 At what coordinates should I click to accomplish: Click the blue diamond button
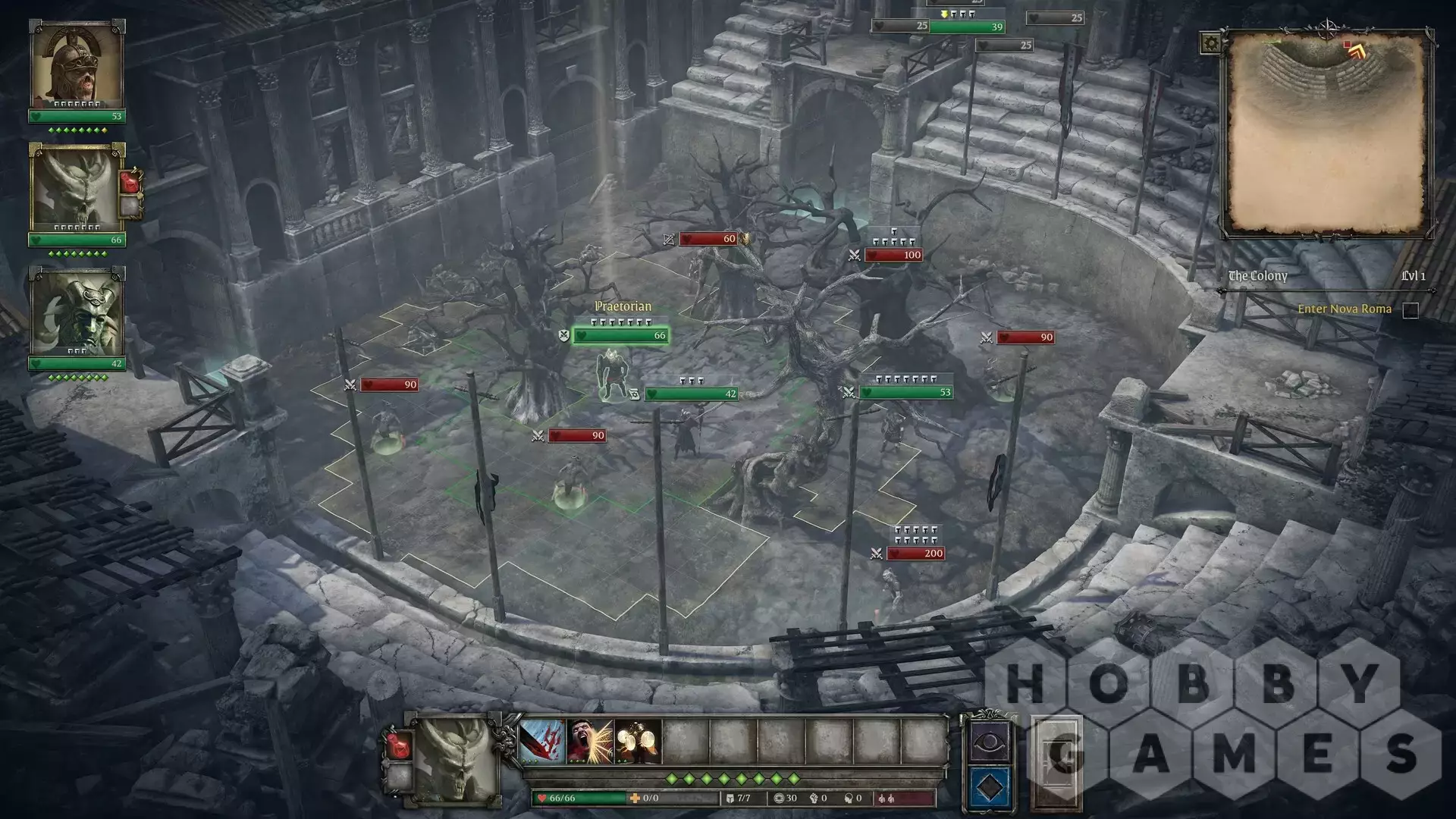click(x=989, y=788)
